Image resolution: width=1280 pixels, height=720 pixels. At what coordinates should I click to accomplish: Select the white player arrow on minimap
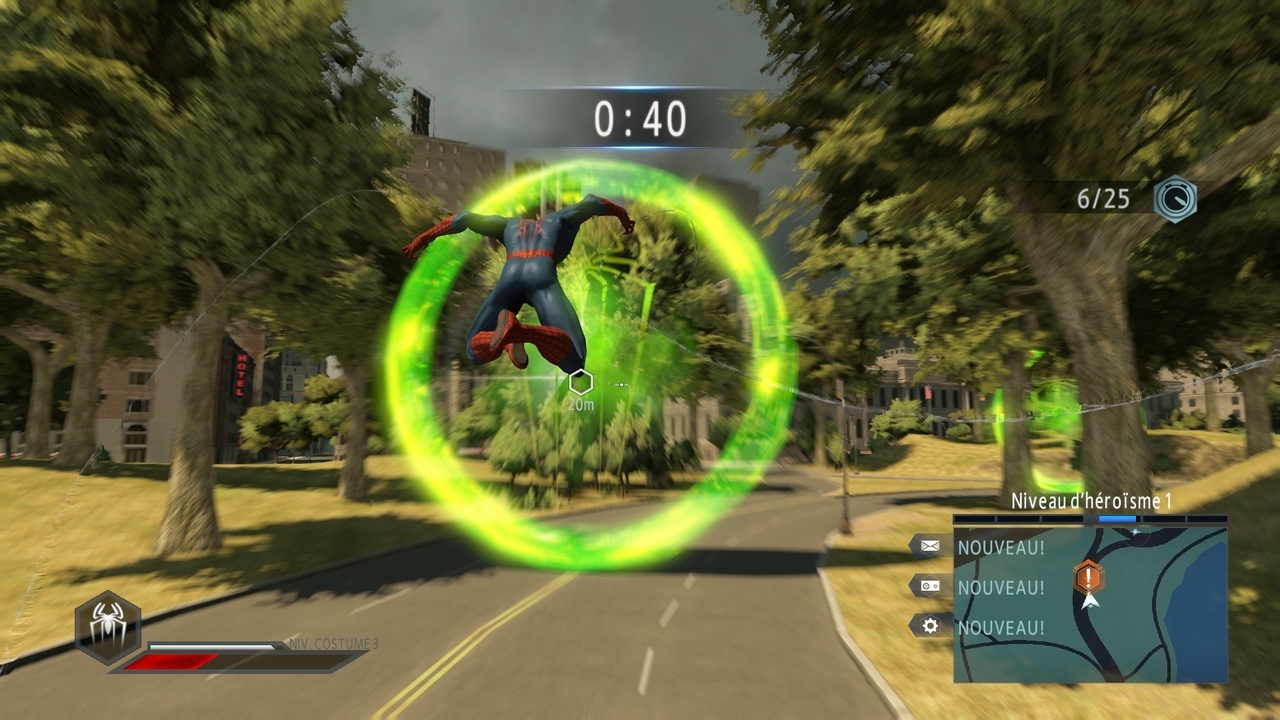tap(1090, 600)
